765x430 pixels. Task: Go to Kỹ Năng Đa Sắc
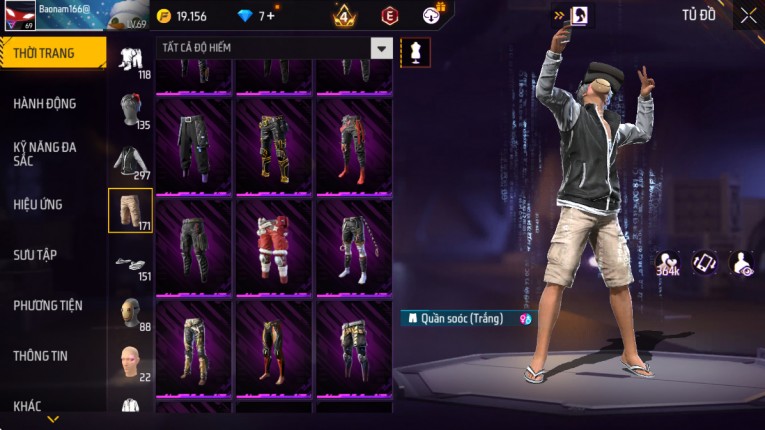click(x=45, y=153)
